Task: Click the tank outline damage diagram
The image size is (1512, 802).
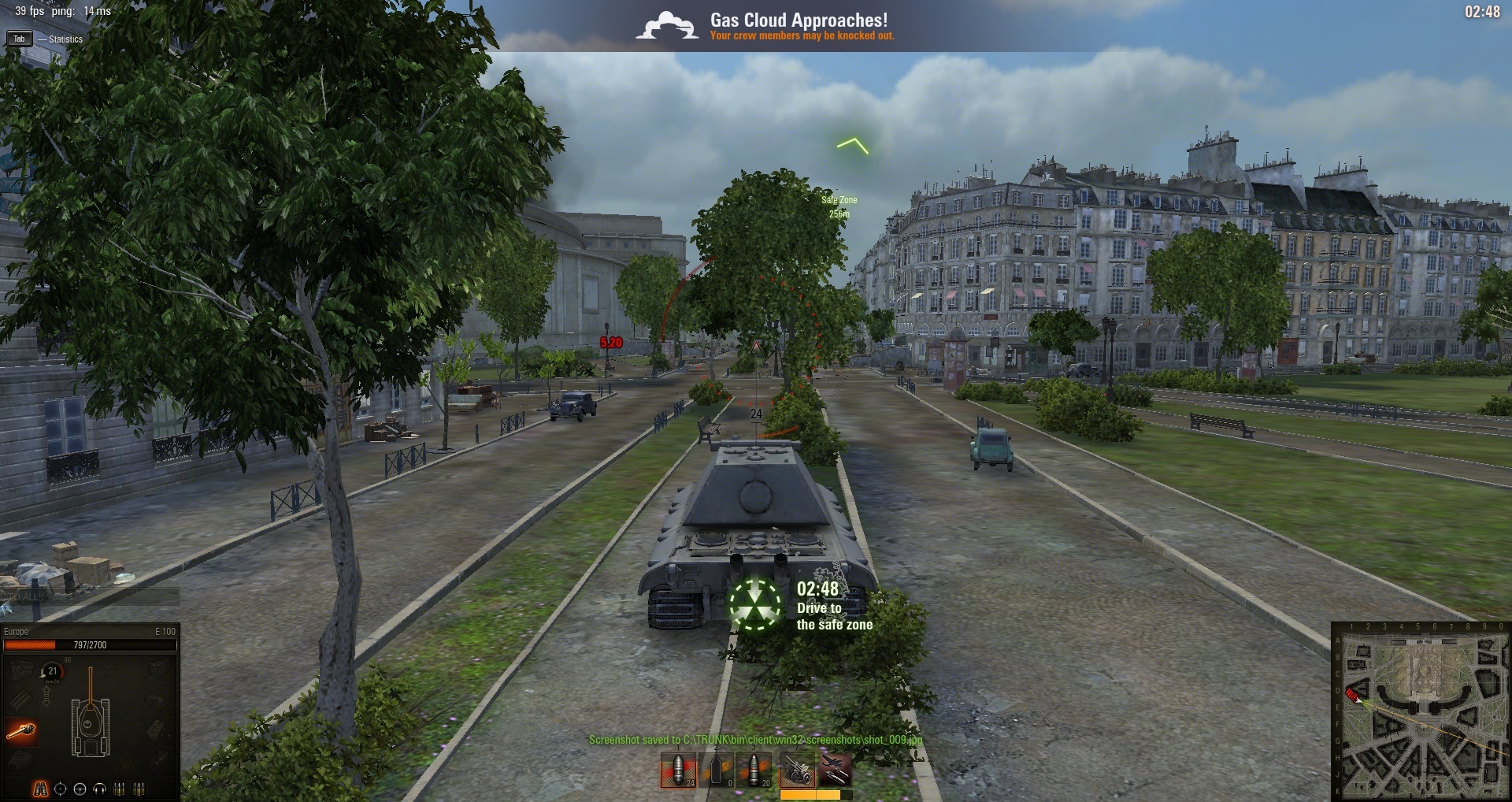Action: 91,718
